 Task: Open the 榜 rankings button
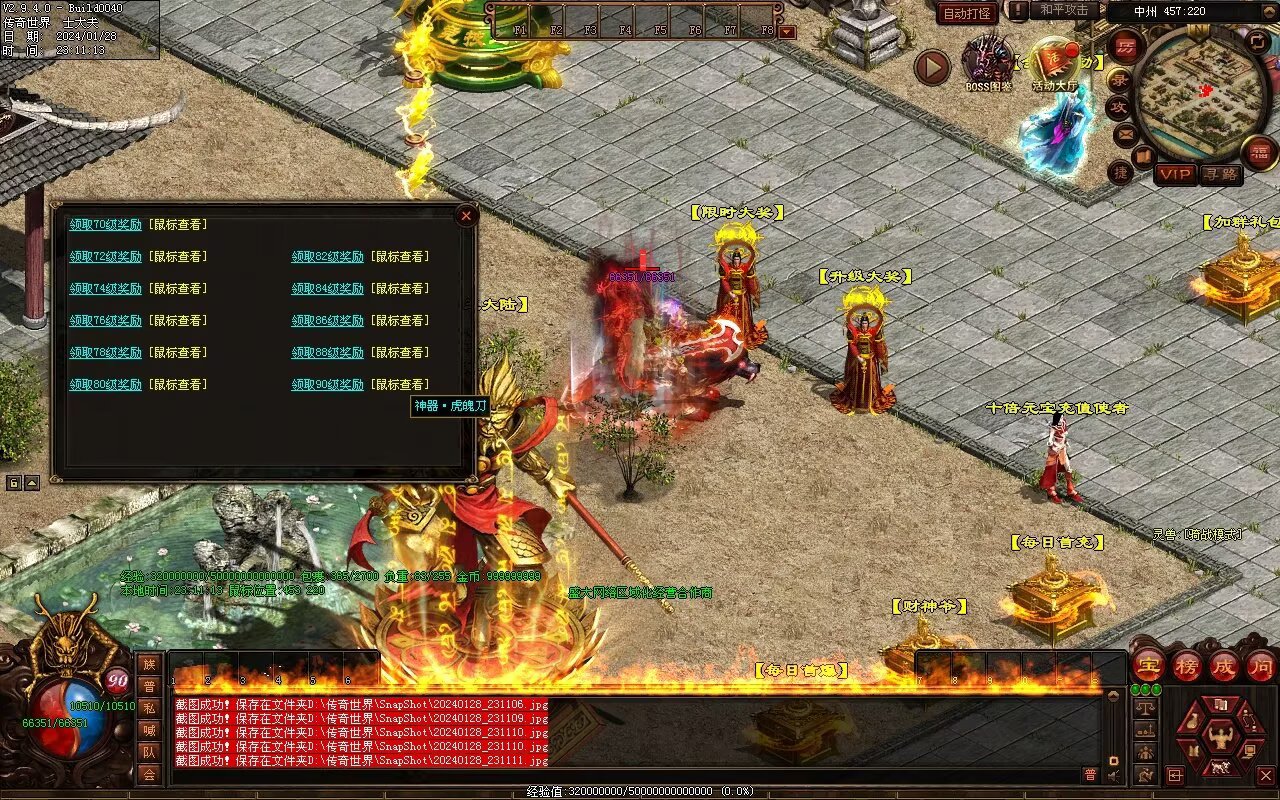(x=1187, y=665)
